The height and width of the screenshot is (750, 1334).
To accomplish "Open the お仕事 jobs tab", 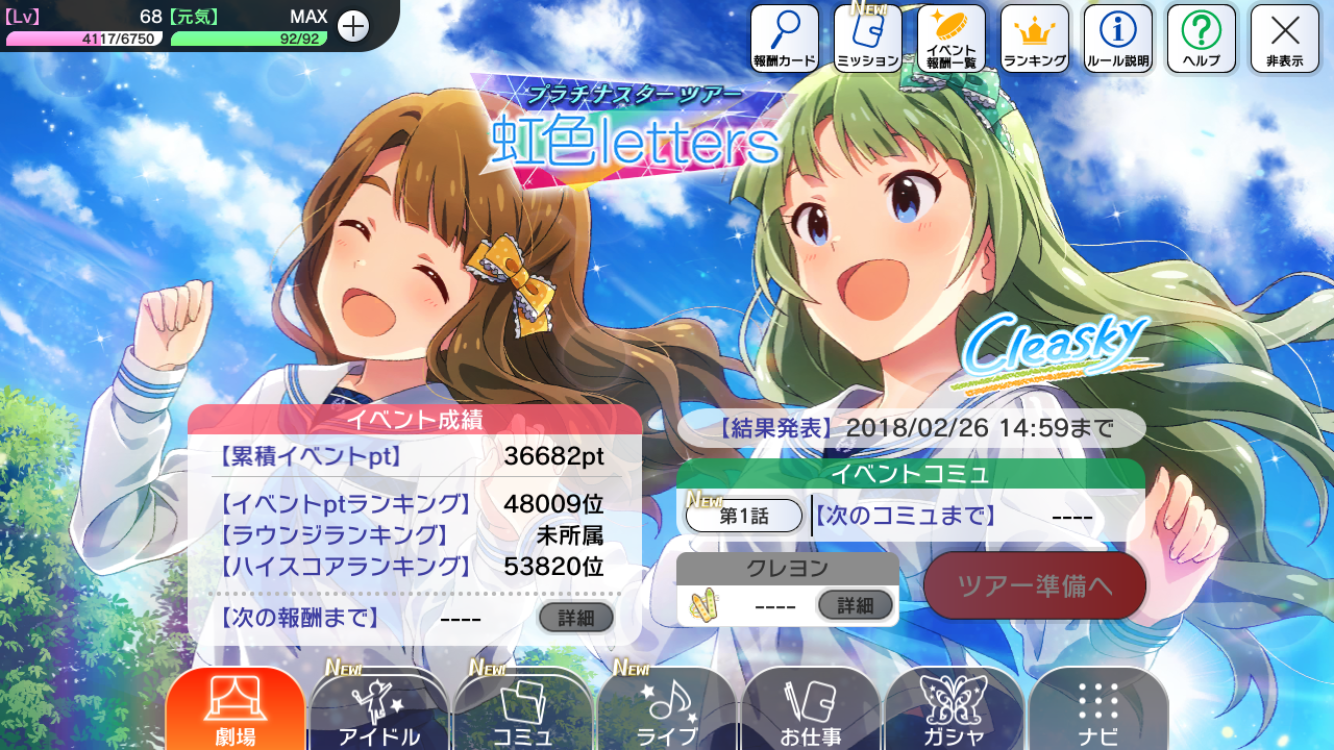I will tap(810, 710).
